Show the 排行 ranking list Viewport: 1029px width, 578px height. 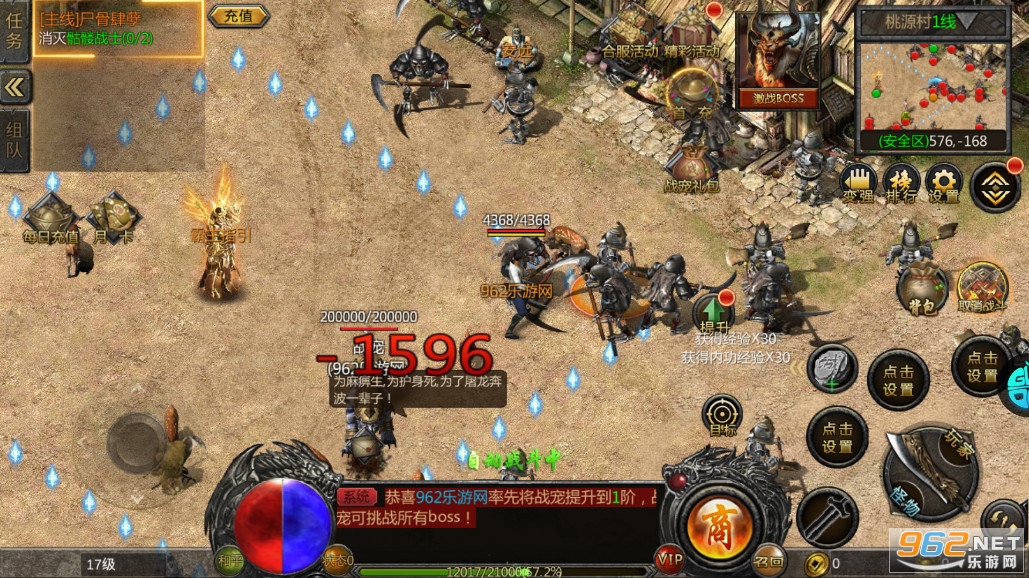click(902, 182)
